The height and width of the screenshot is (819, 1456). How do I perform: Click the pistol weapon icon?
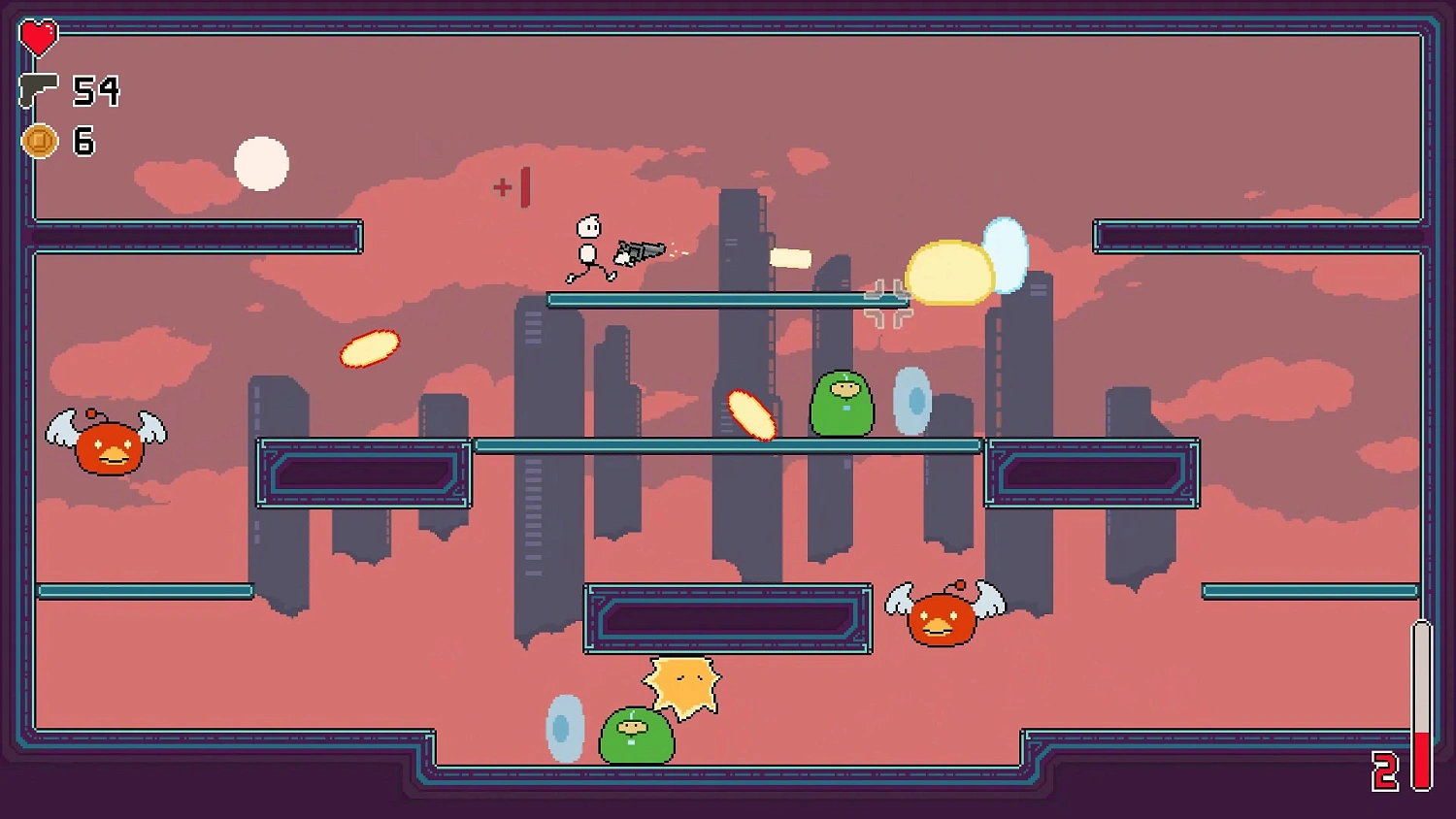[x=38, y=89]
